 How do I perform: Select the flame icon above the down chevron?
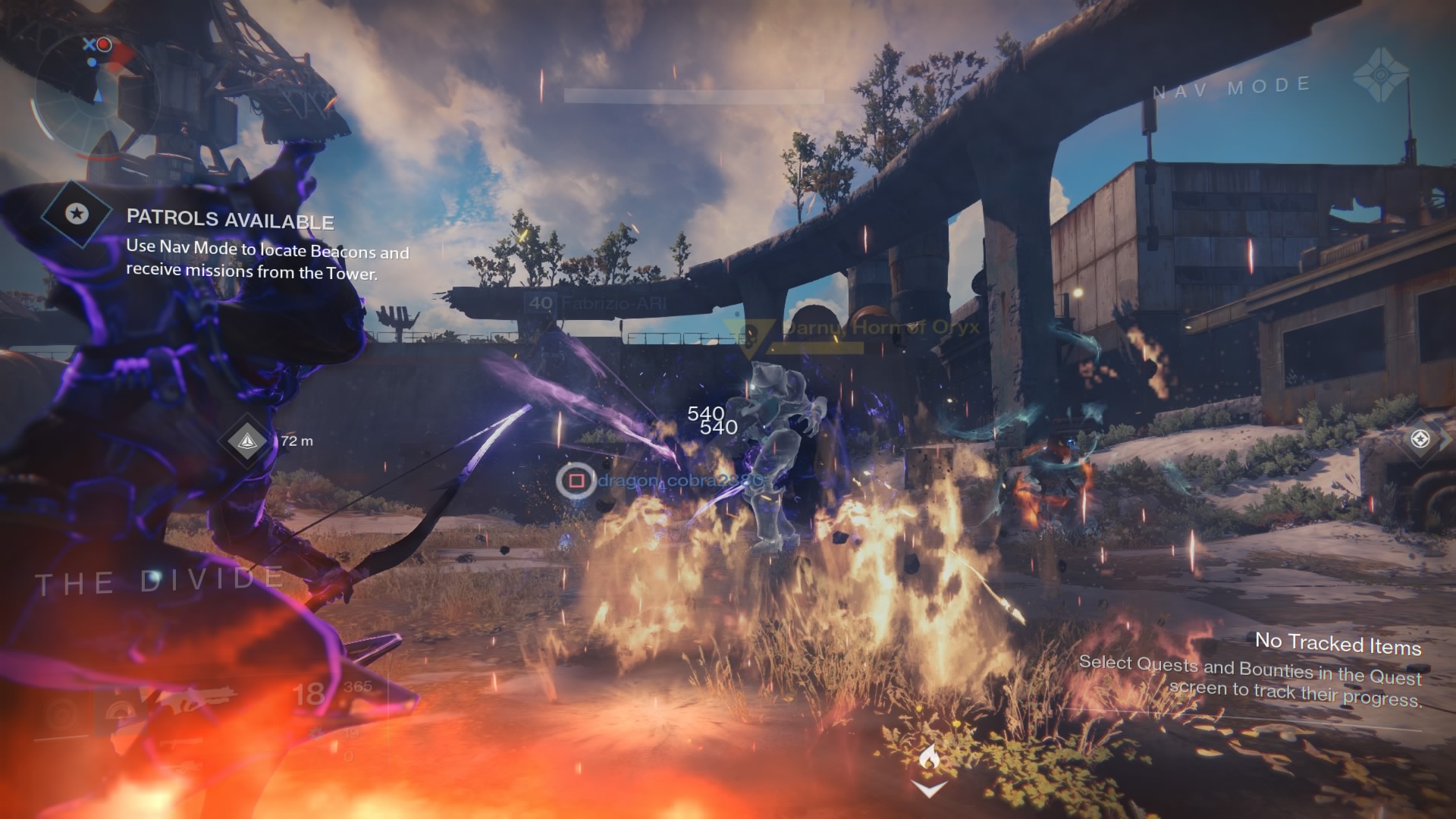click(928, 758)
